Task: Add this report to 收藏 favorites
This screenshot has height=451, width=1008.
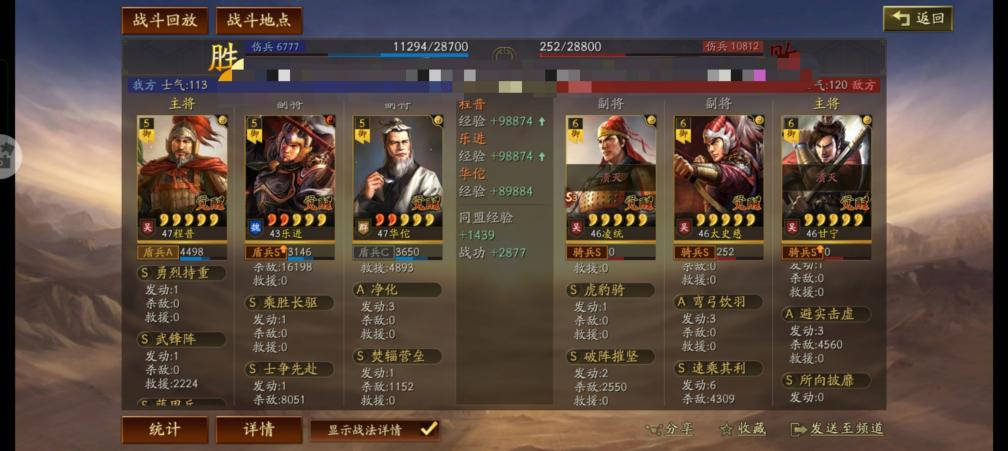Action: (x=743, y=429)
